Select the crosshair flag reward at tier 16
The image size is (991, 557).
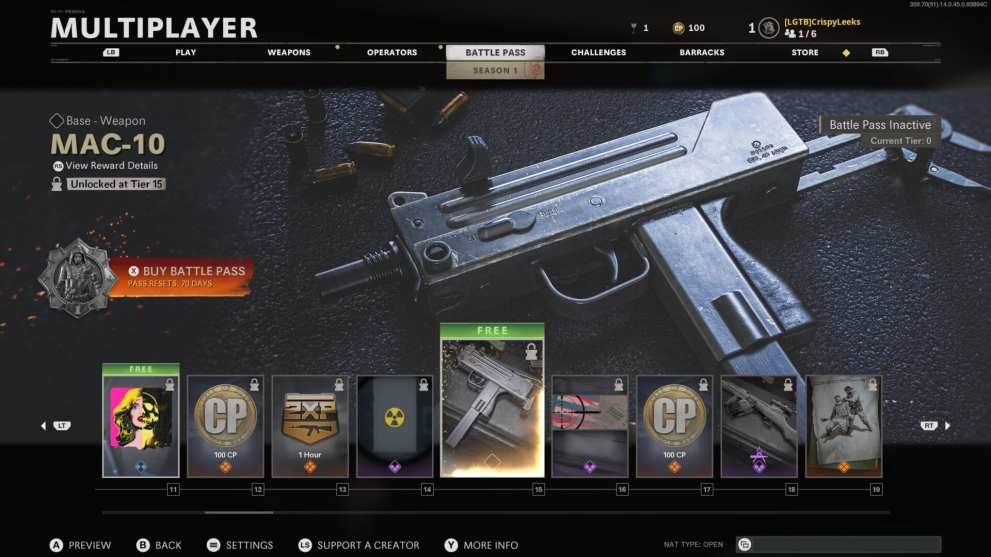[x=590, y=426]
